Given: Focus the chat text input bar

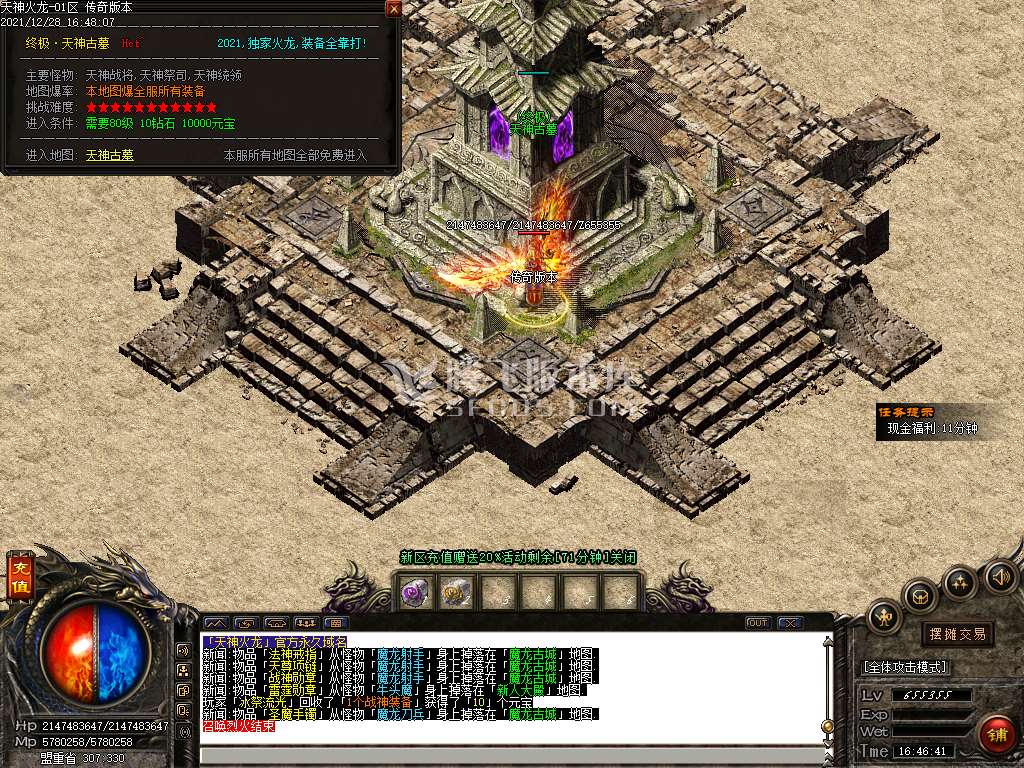Looking at the screenshot, I should pos(510,756).
